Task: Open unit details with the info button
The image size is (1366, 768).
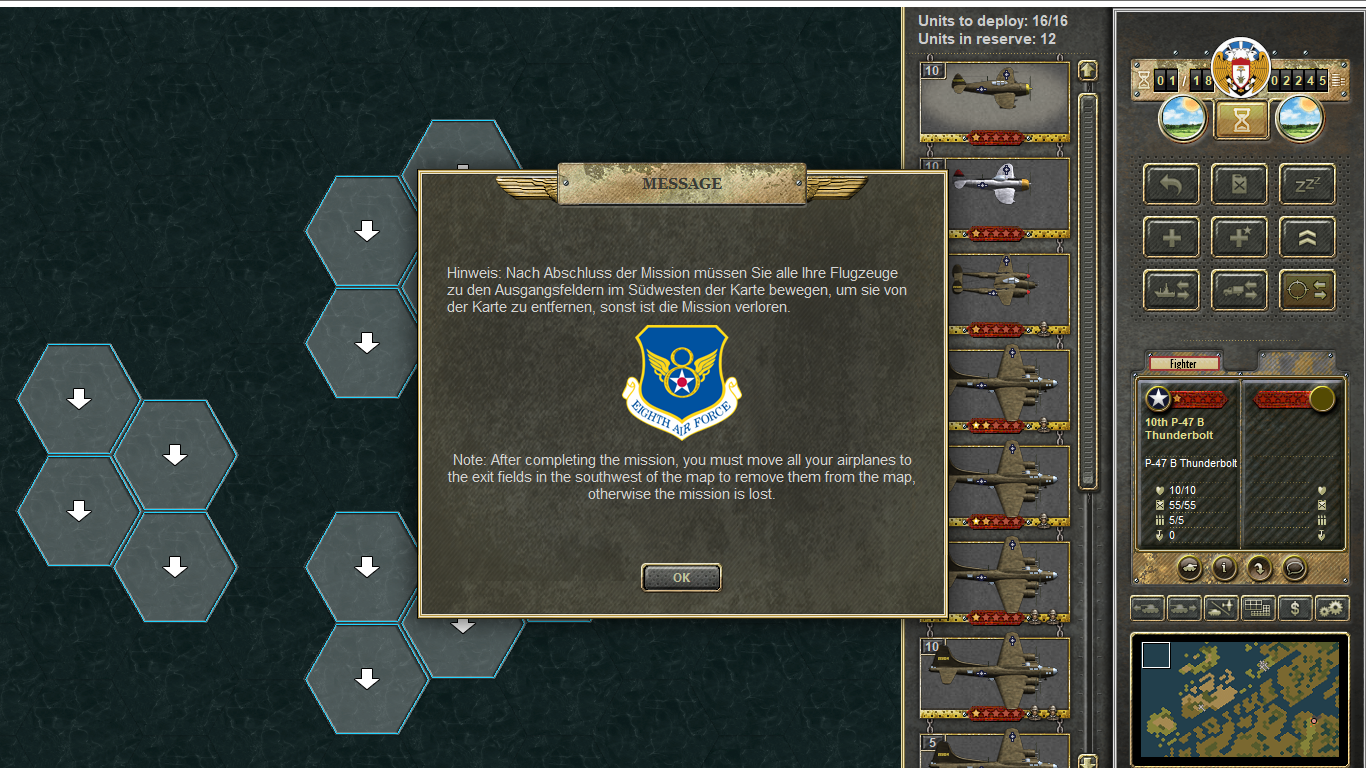Action: click(1224, 568)
